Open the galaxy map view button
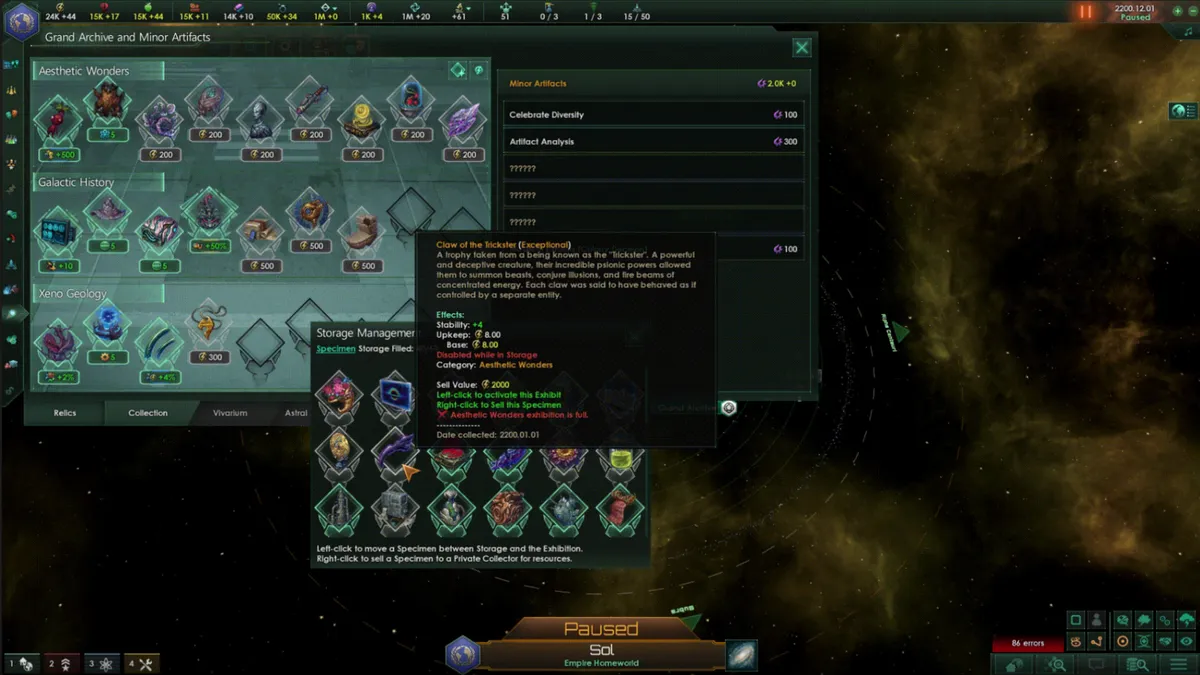The image size is (1200, 675). (742, 655)
